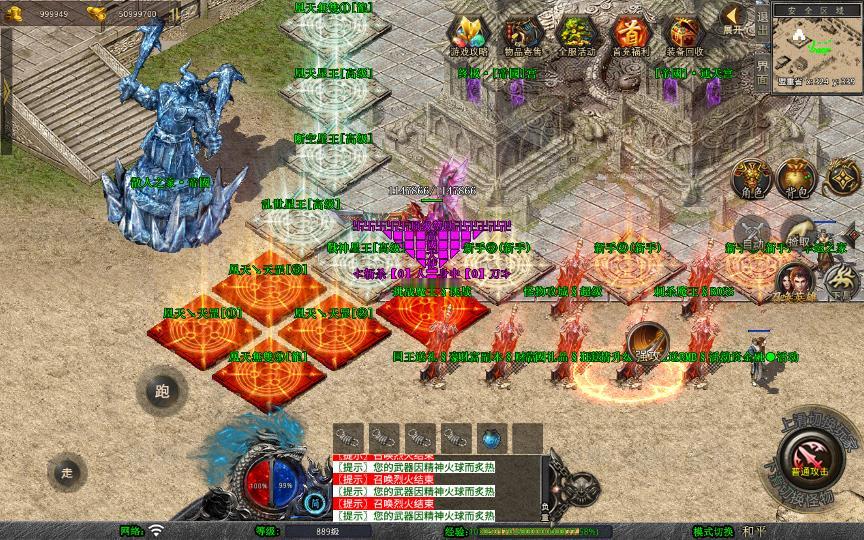Open the 全服活动 server events icon
The width and height of the screenshot is (864, 540).
point(577,35)
